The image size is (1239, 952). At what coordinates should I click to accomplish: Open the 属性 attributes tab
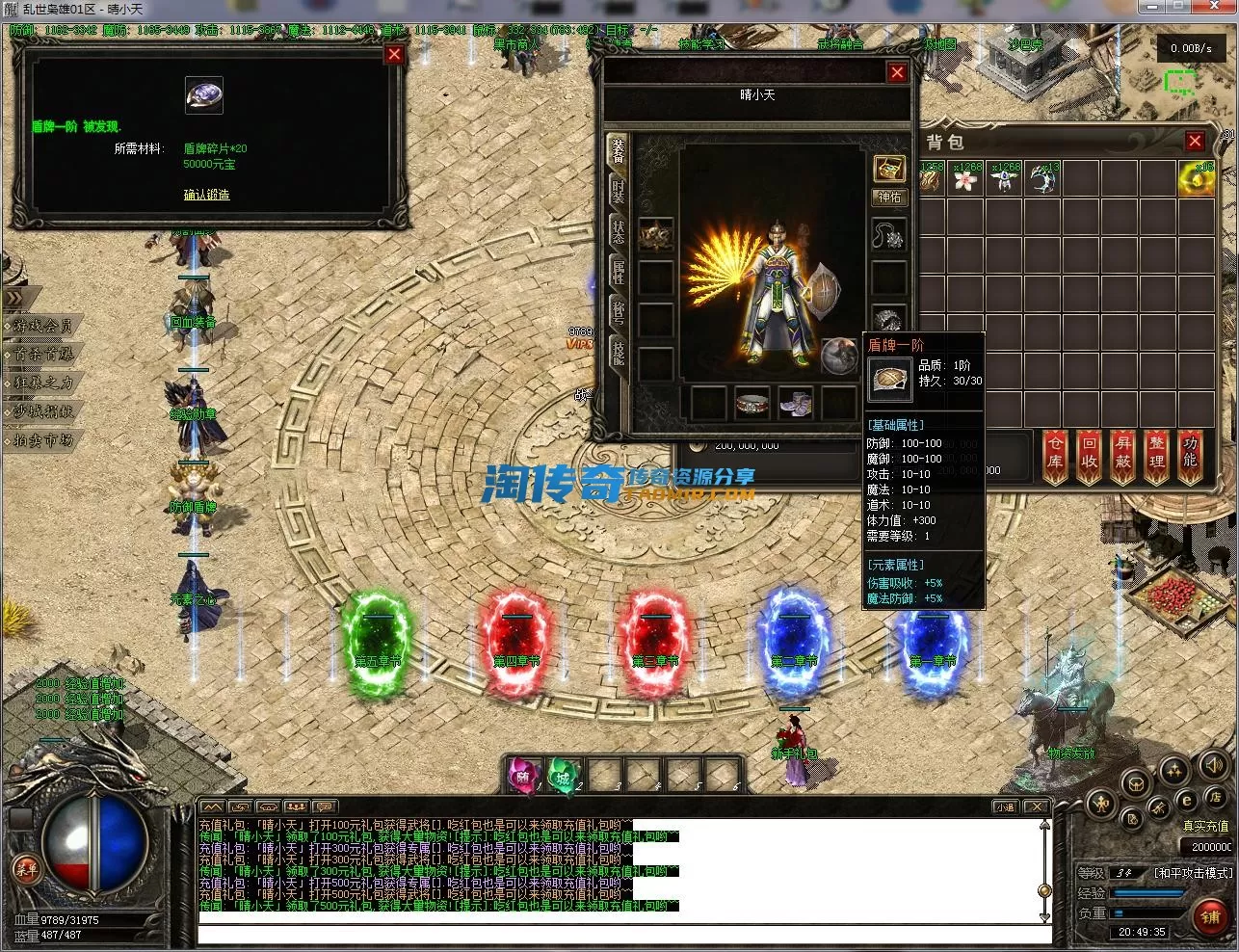tap(618, 272)
